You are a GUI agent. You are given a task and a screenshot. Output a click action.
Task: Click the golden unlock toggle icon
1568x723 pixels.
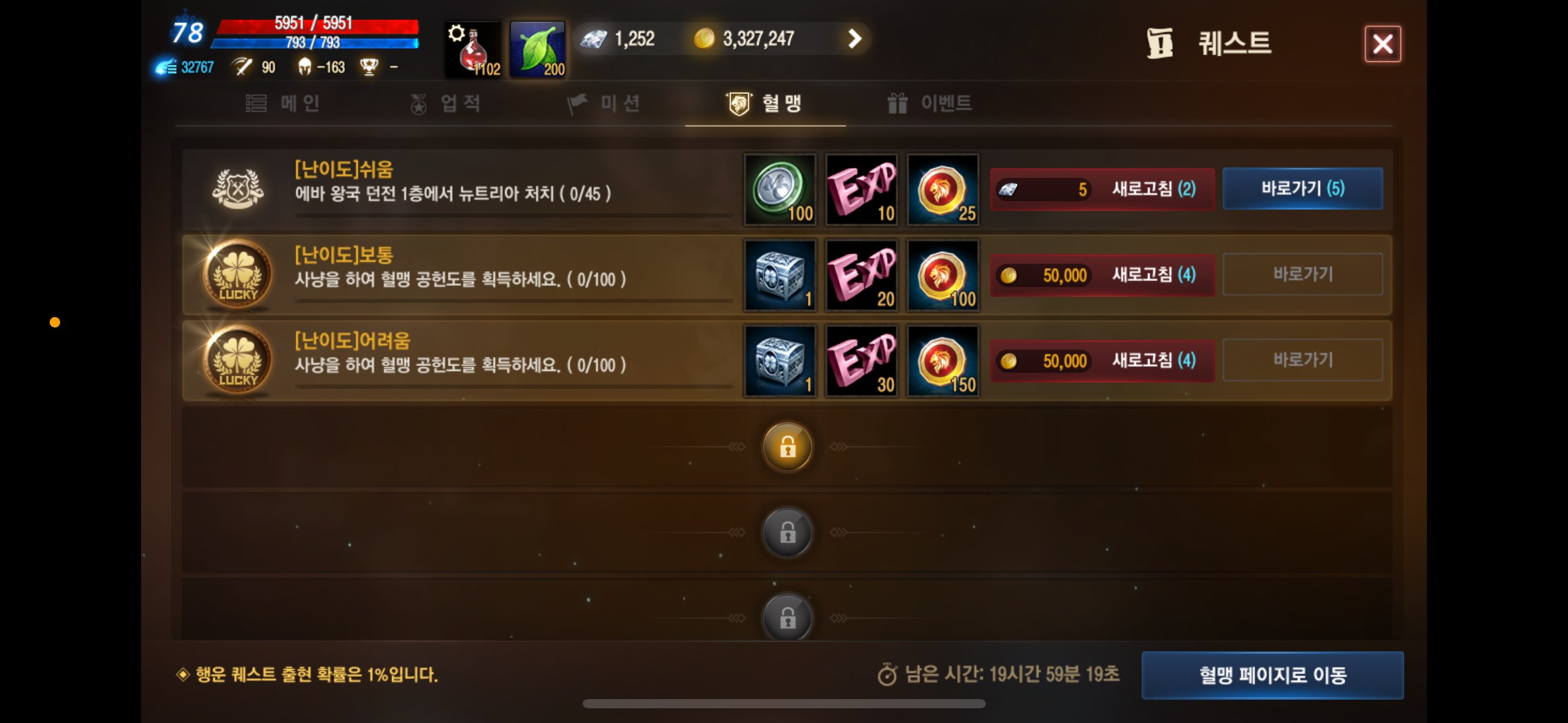[787, 448]
